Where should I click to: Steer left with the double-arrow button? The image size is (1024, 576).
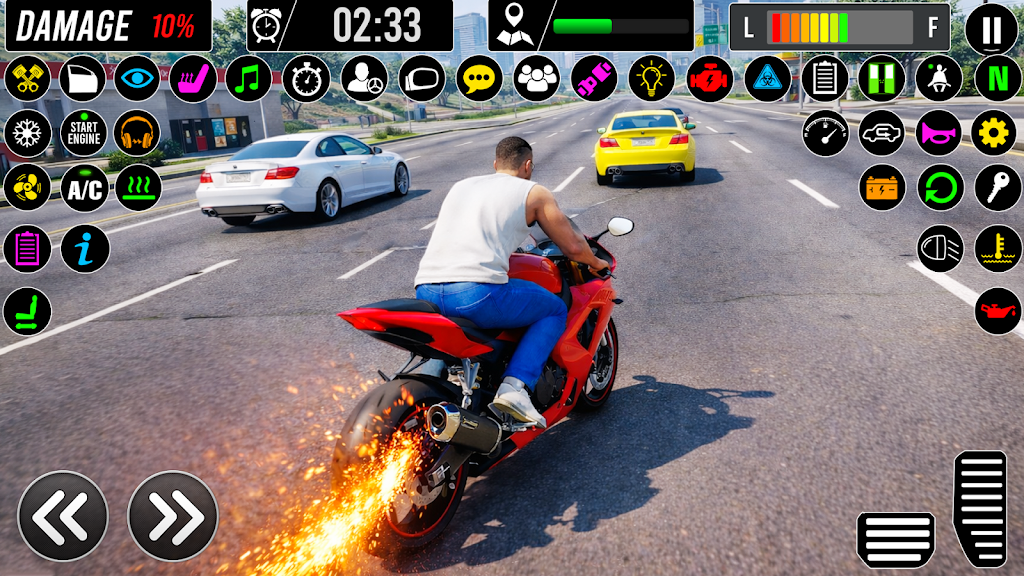[x=63, y=516]
